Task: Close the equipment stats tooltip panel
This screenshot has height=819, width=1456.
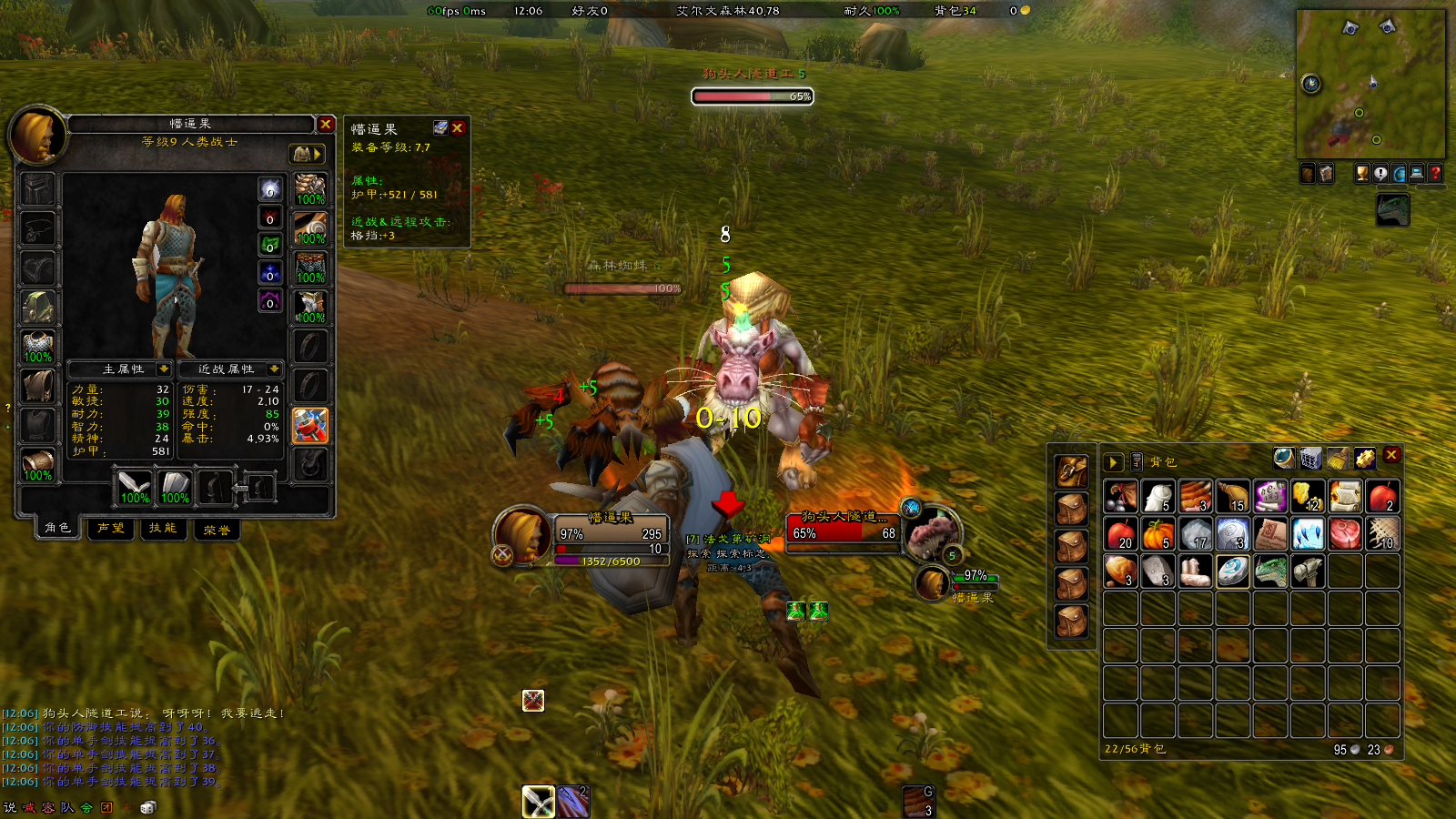Action: pos(458,128)
